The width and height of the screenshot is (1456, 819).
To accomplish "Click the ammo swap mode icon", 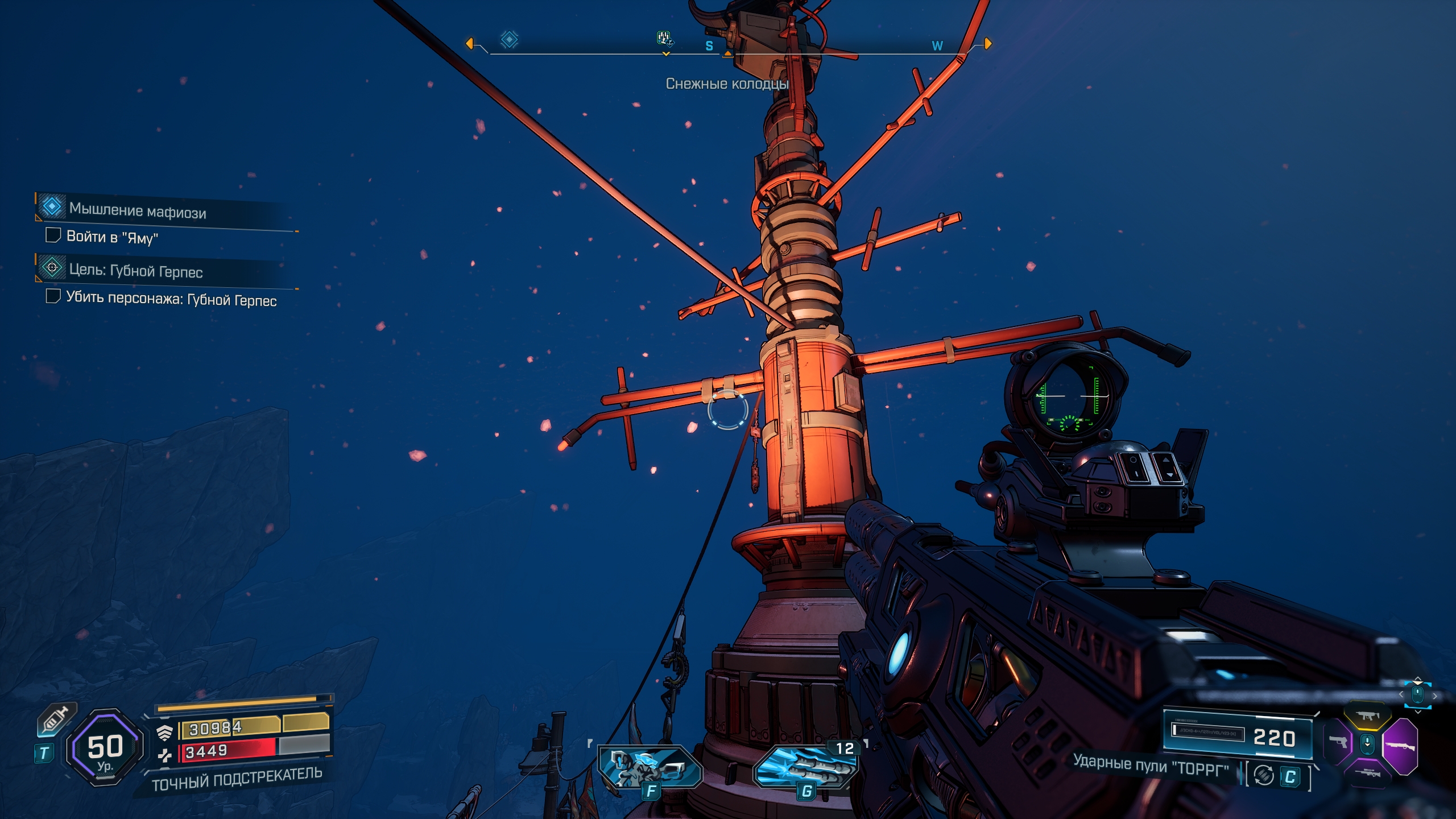I will click(x=1264, y=775).
